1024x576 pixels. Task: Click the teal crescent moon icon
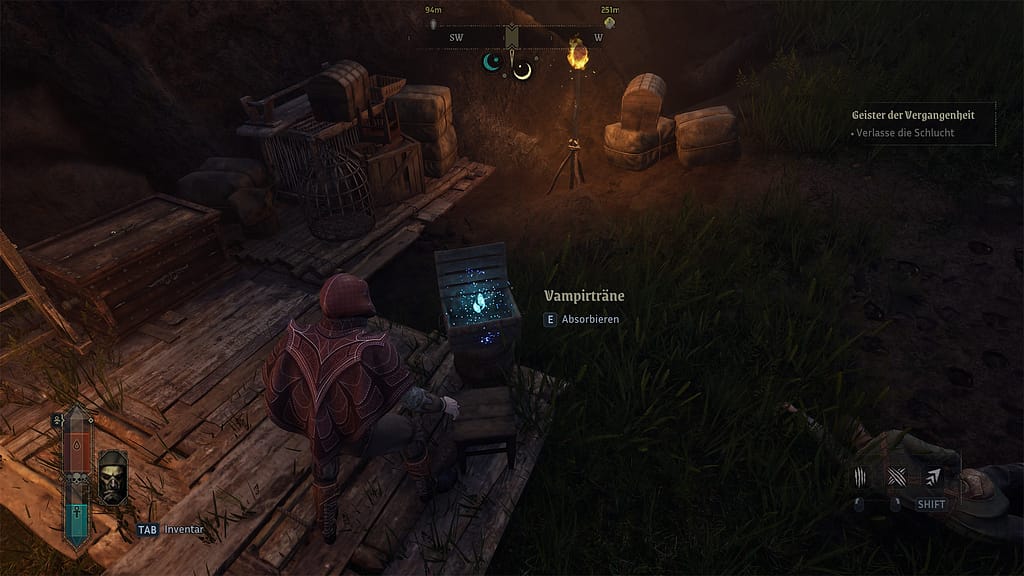[x=491, y=62]
